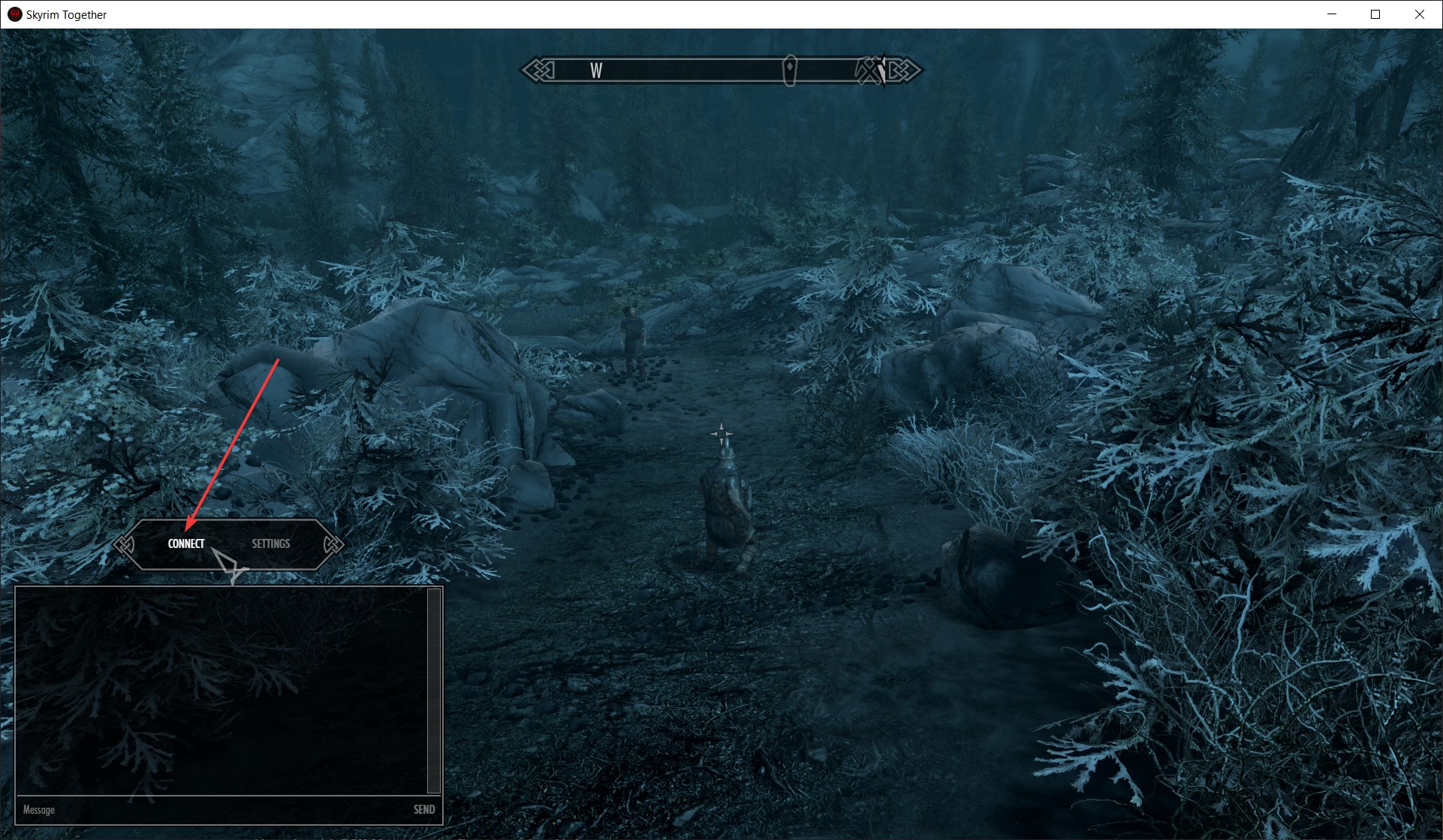Maximize the Skyrim Together window
Screen dimensions: 1443x840
click(x=1375, y=14)
